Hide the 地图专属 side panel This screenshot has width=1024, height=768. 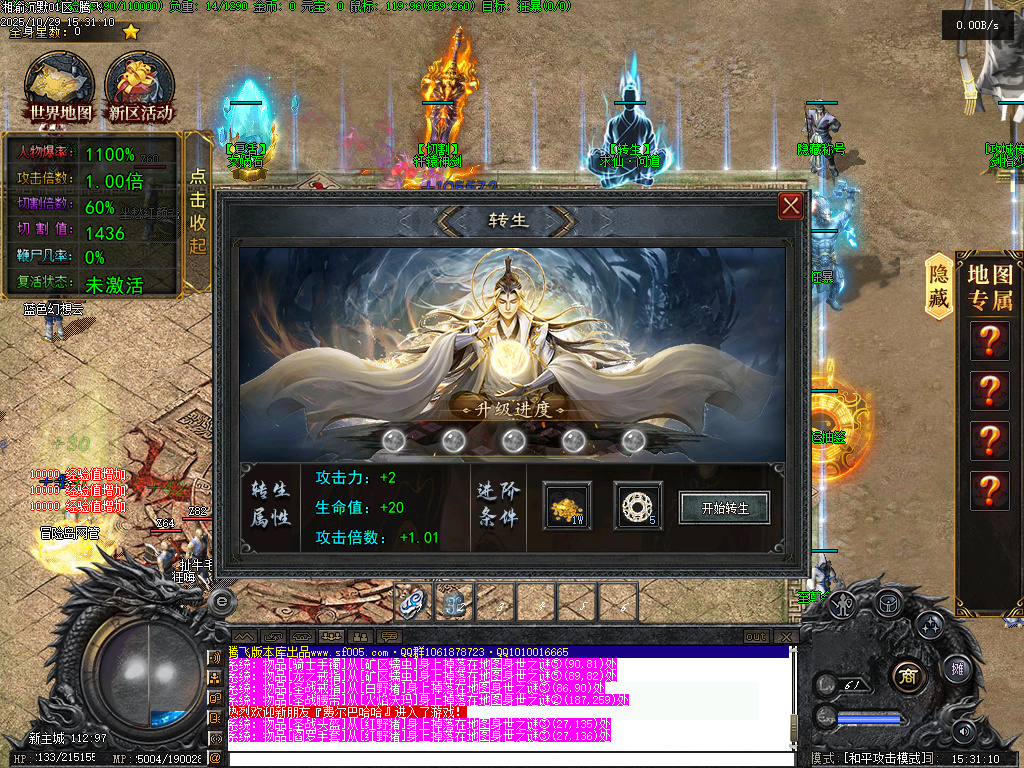tap(938, 286)
